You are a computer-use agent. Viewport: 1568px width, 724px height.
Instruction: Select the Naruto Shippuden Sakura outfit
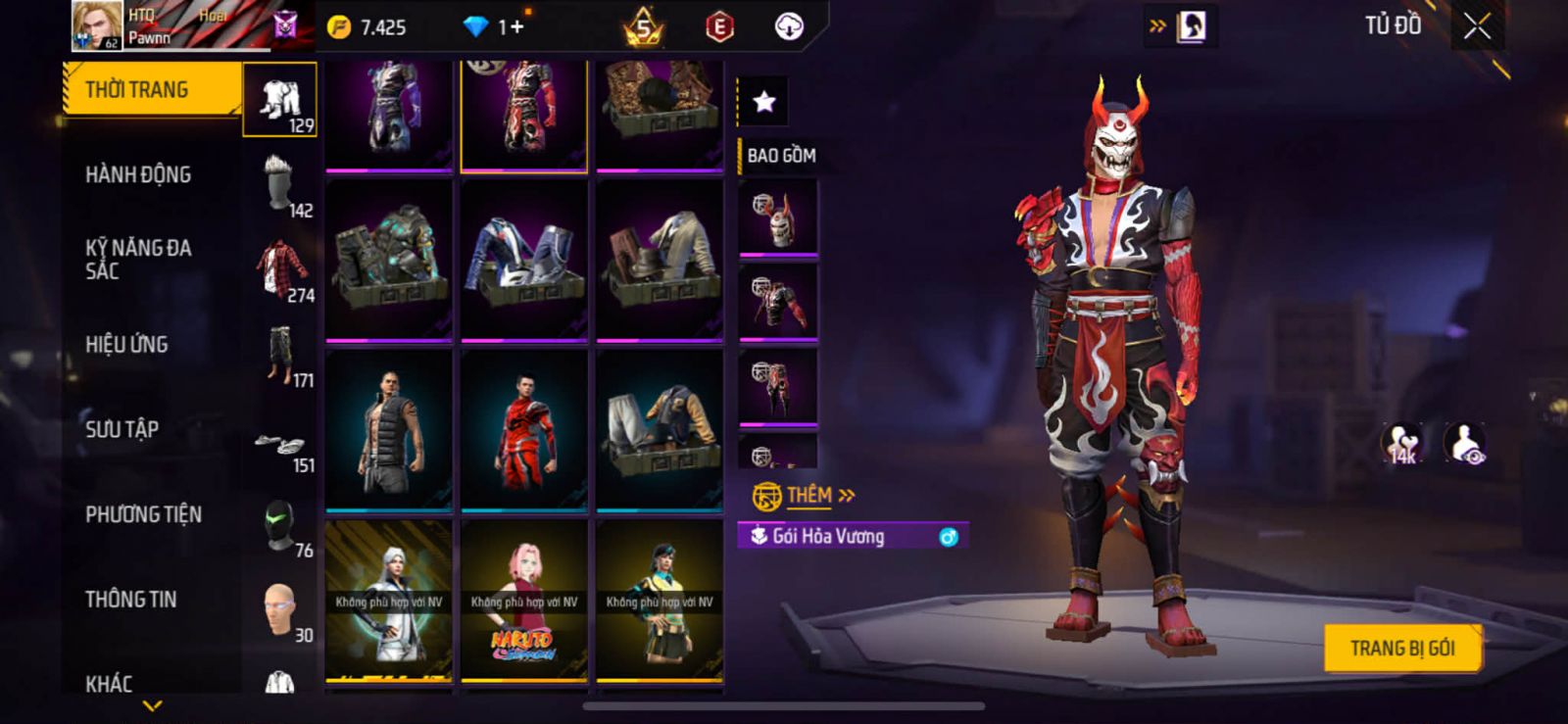523,600
